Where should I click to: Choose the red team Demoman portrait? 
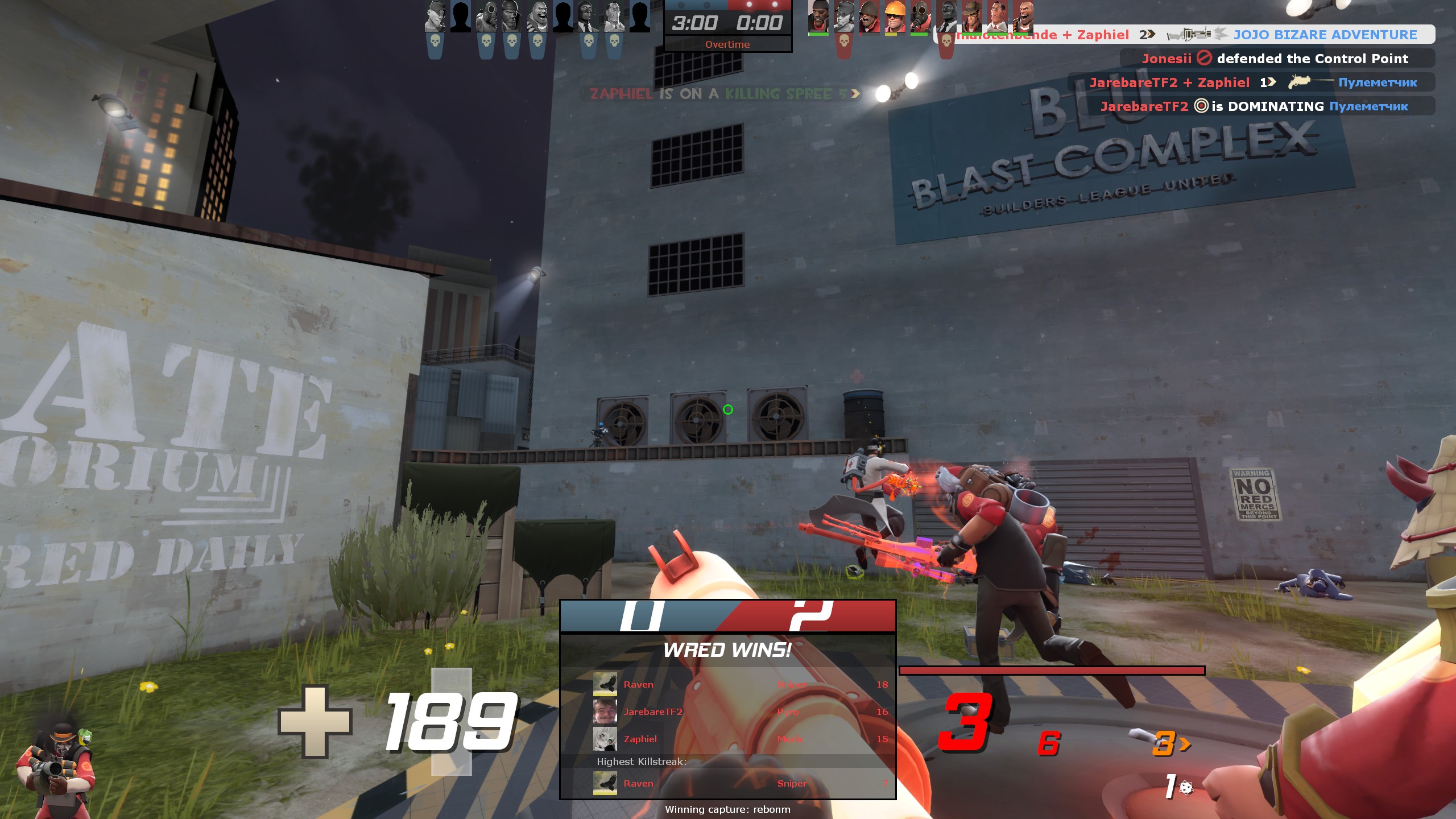[818, 16]
